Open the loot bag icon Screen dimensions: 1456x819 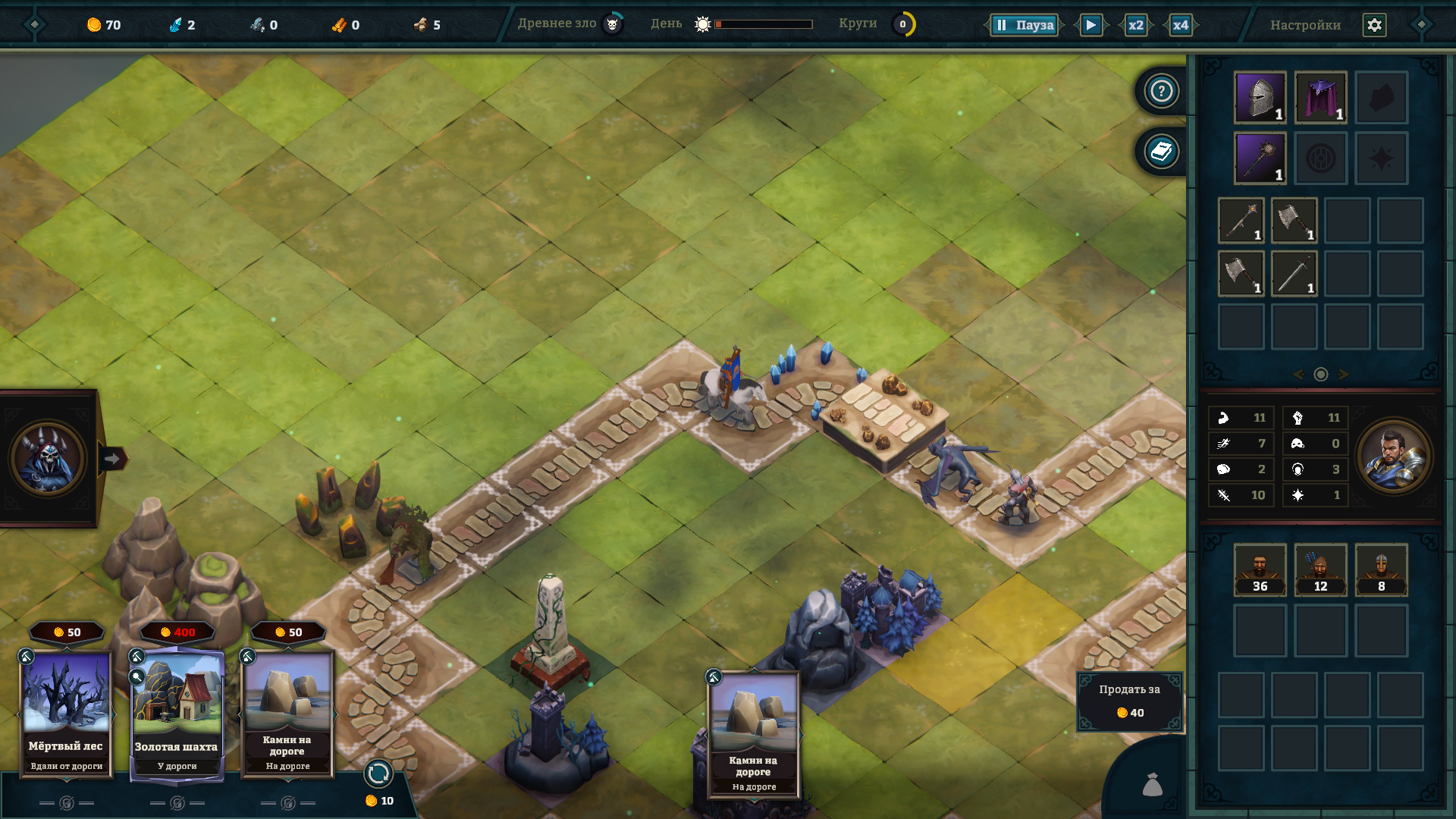[1152, 785]
